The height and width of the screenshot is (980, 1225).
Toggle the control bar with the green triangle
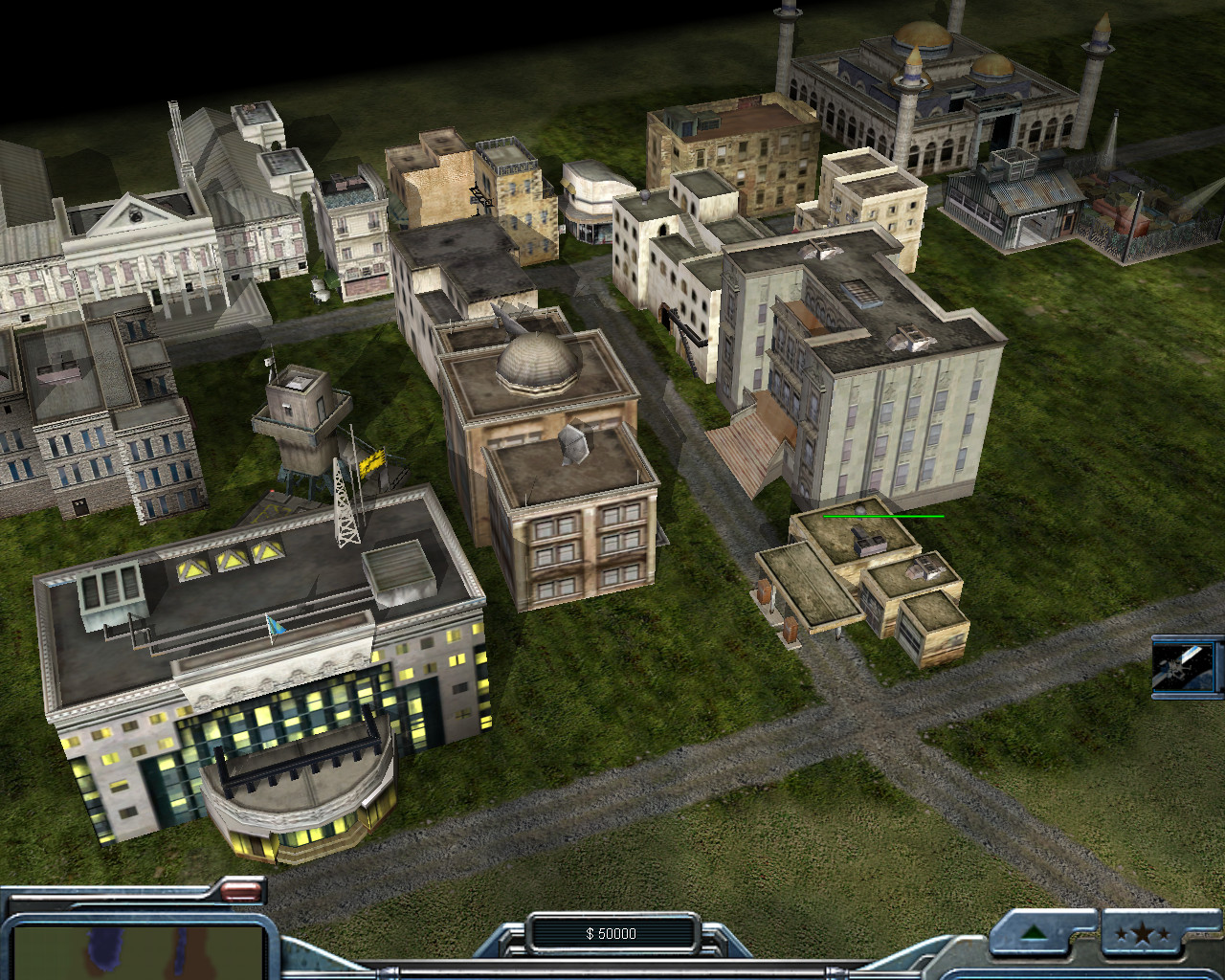pos(1035,933)
